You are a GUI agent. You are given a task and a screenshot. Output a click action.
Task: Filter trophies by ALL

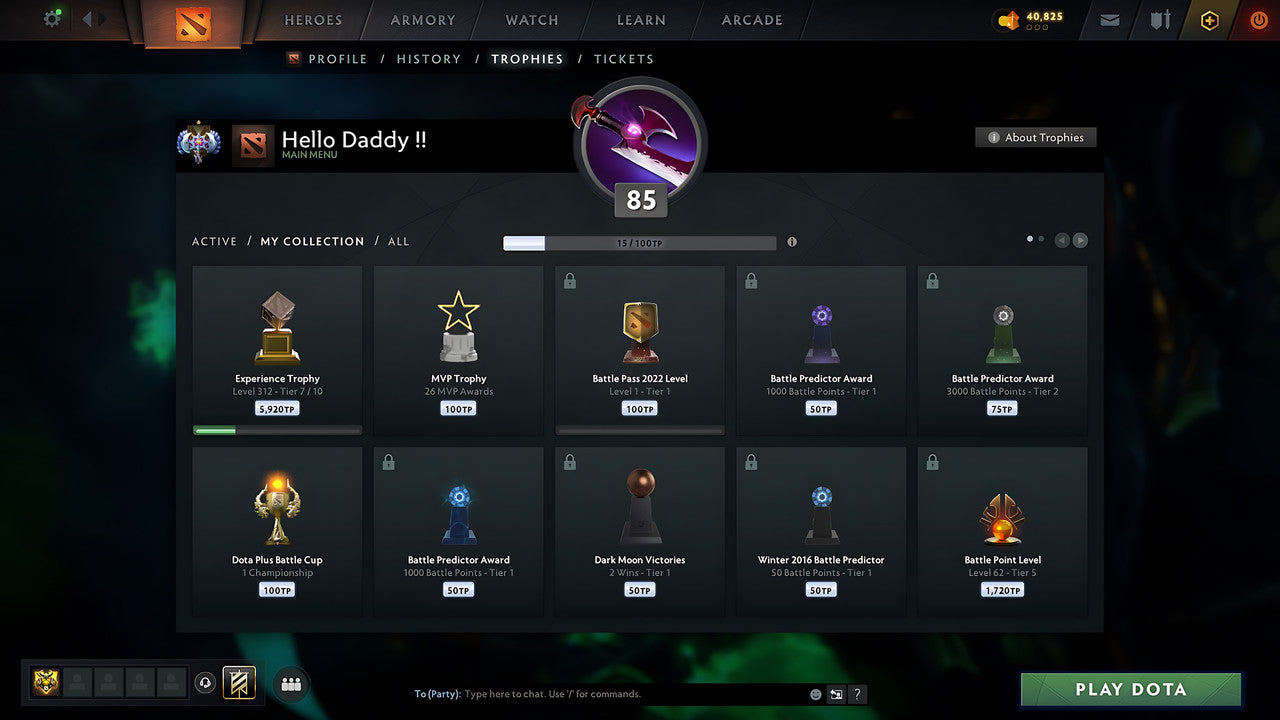click(398, 241)
